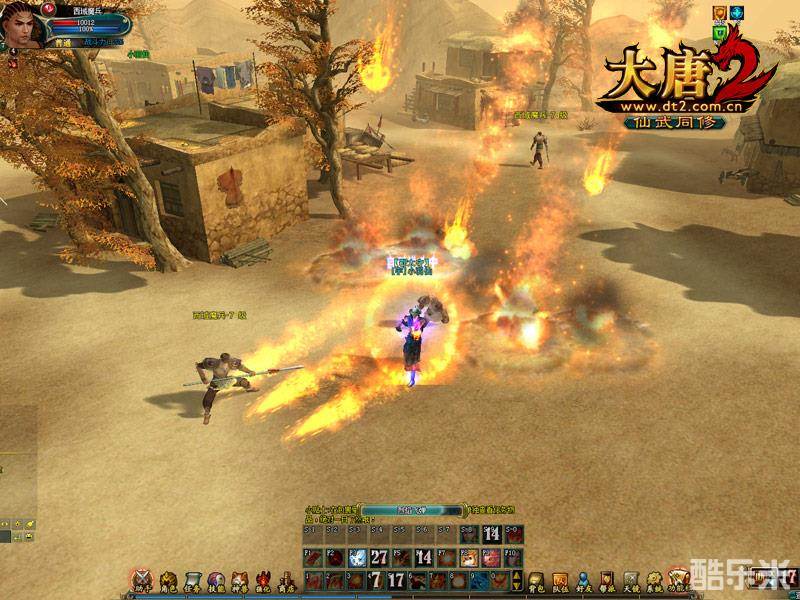800x600 pixels.
Task: Open the 商店 shop
Action: pos(286,580)
